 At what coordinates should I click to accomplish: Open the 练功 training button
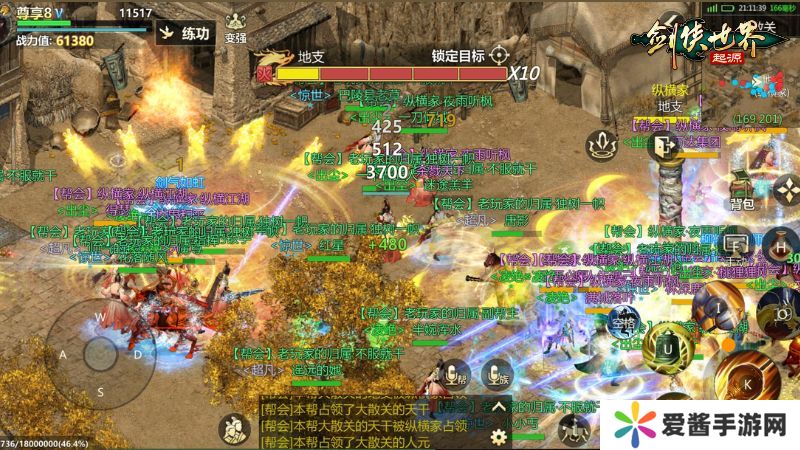point(185,32)
